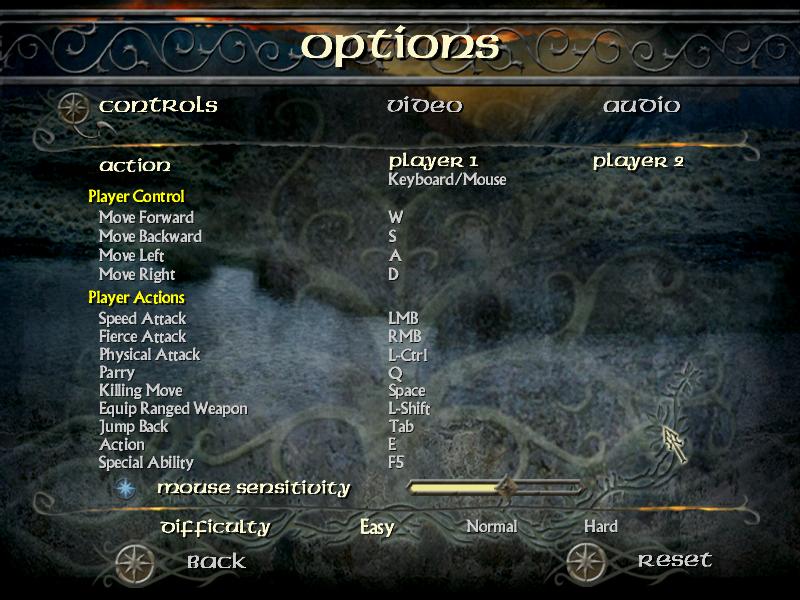Set difficulty to Normal
This screenshot has height=600, width=800.
(492, 526)
